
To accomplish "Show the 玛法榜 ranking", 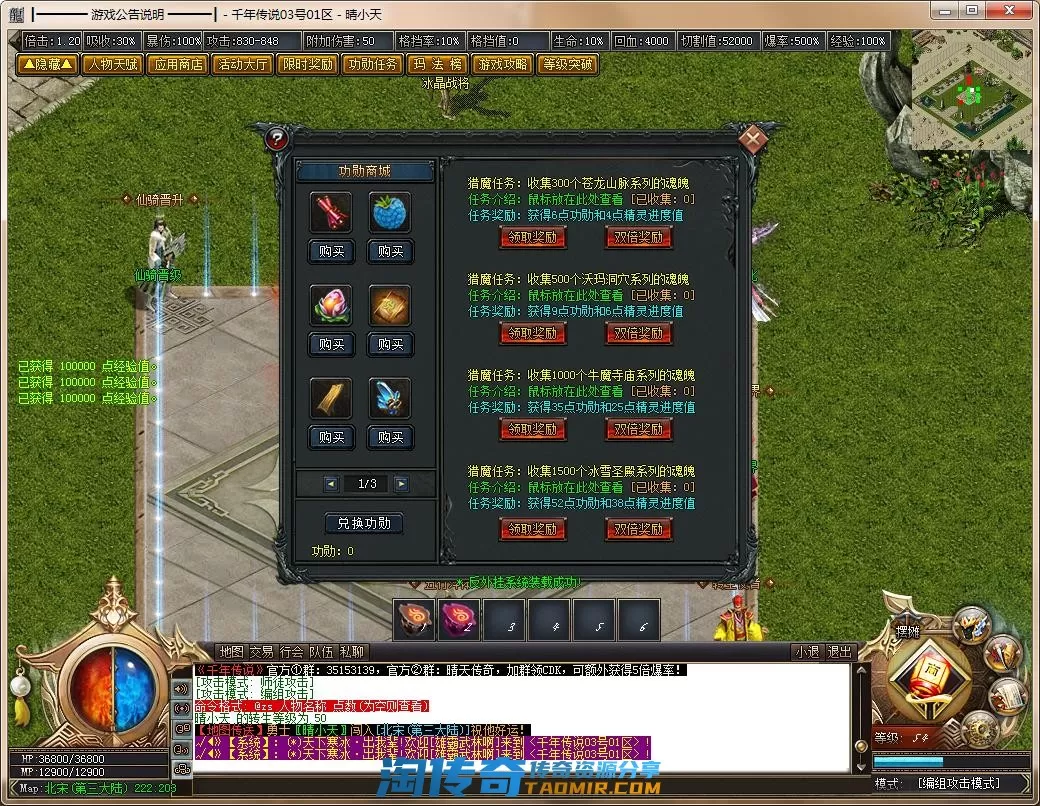I will (x=436, y=64).
